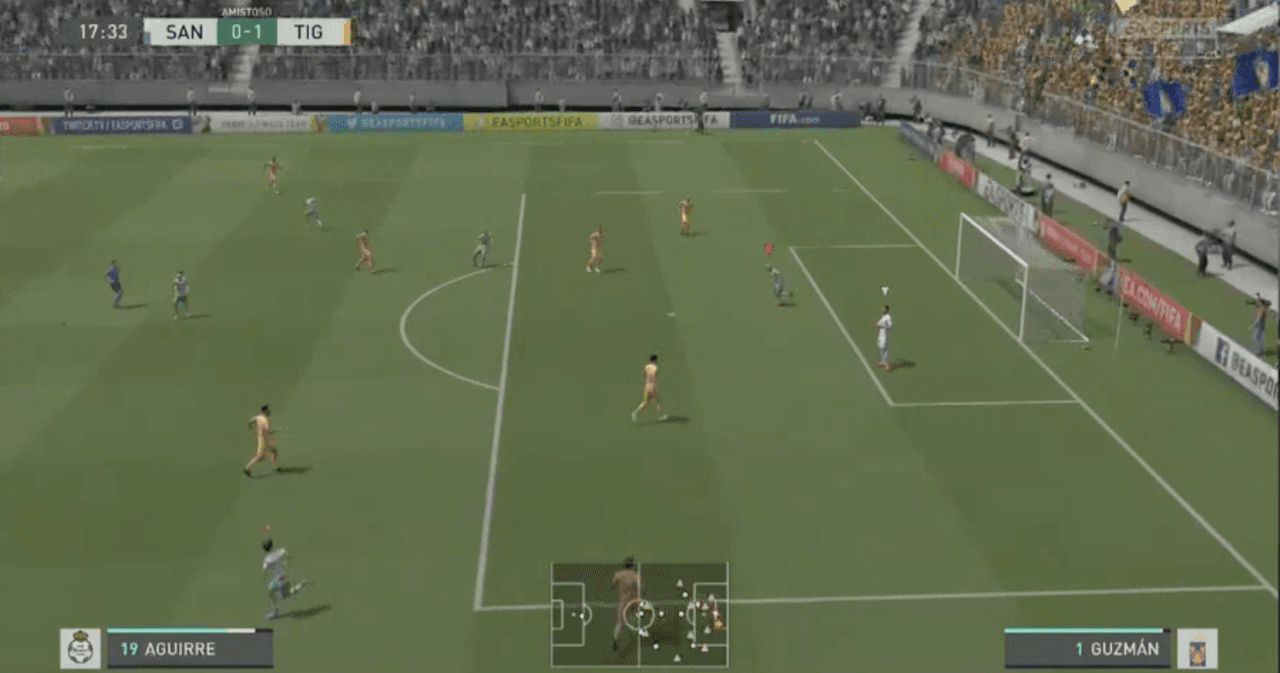
Task: Select the Santos club crest icon
Action: click(x=80, y=648)
